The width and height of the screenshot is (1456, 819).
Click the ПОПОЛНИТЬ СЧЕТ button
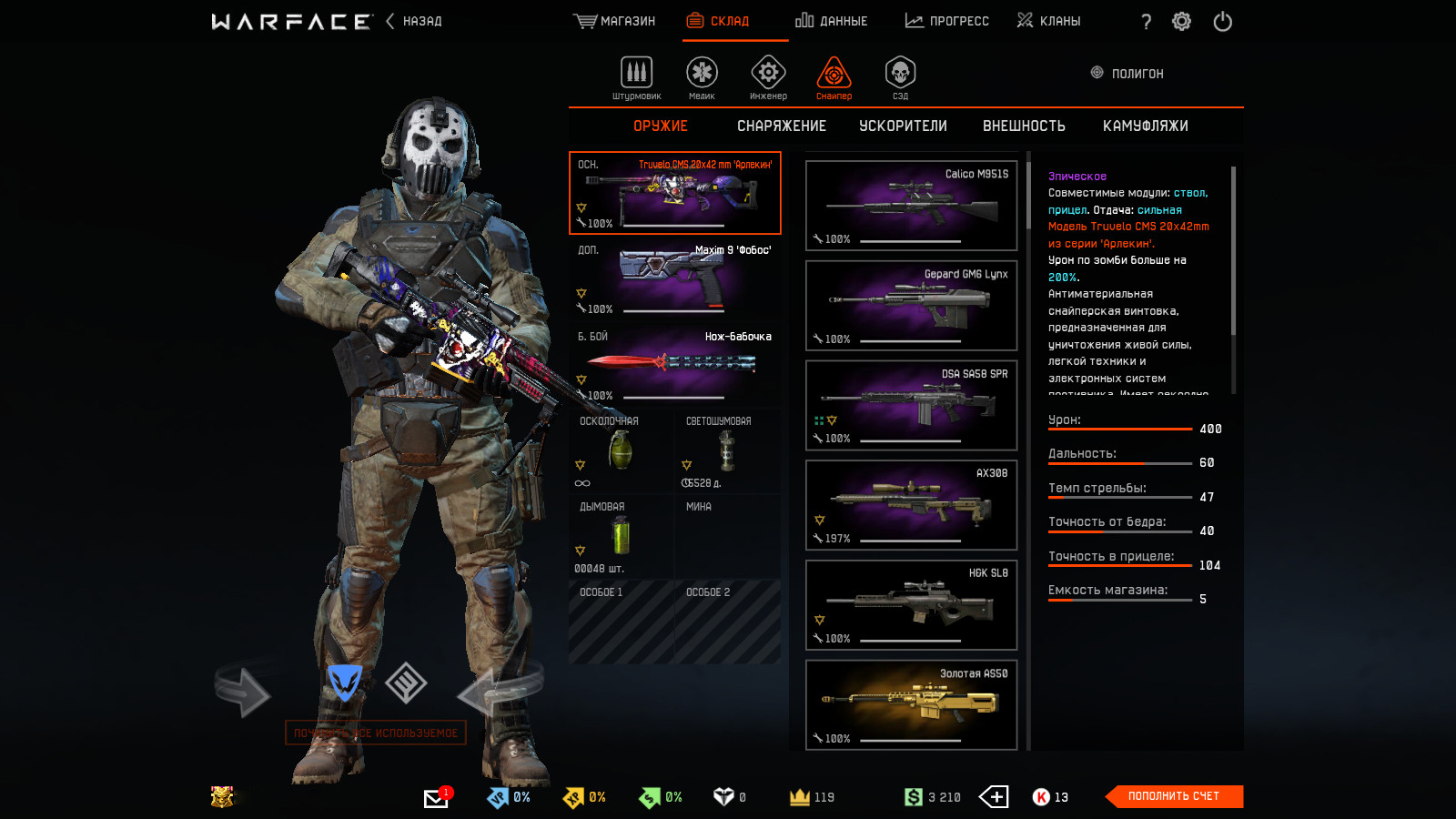coord(1173,796)
